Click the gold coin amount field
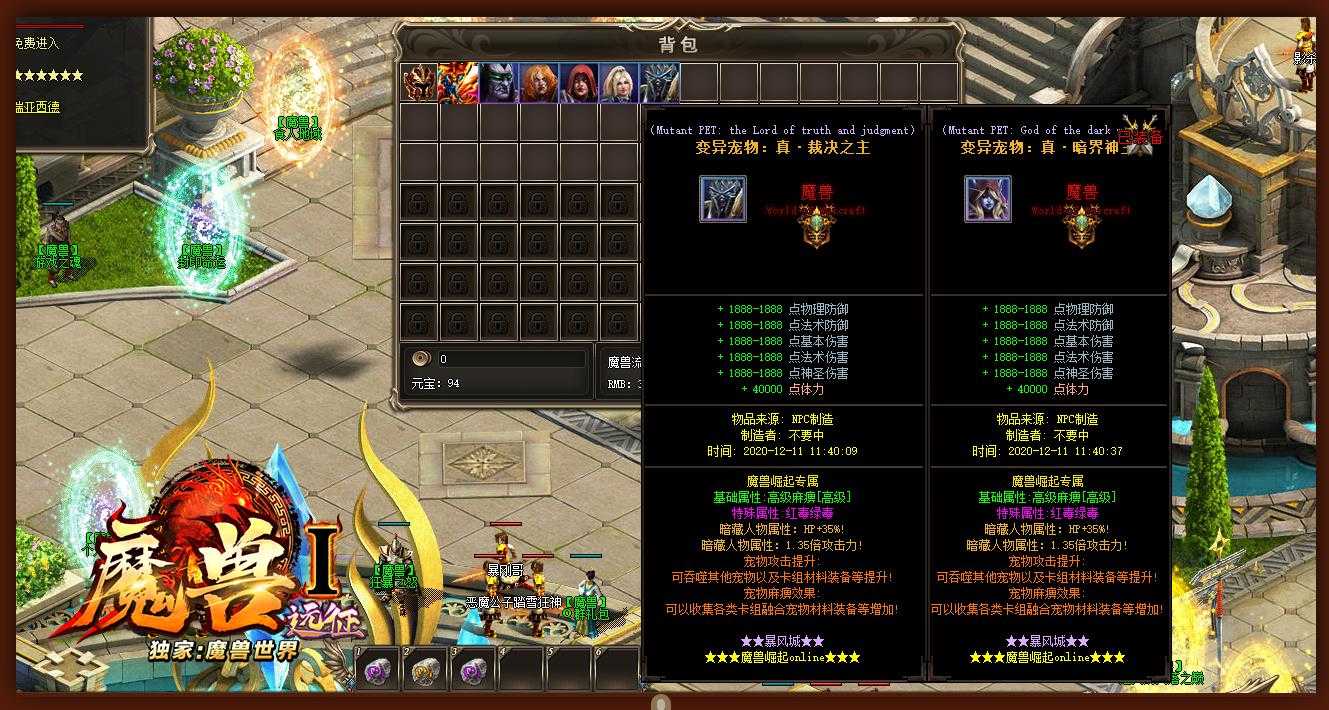 pos(510,359)
